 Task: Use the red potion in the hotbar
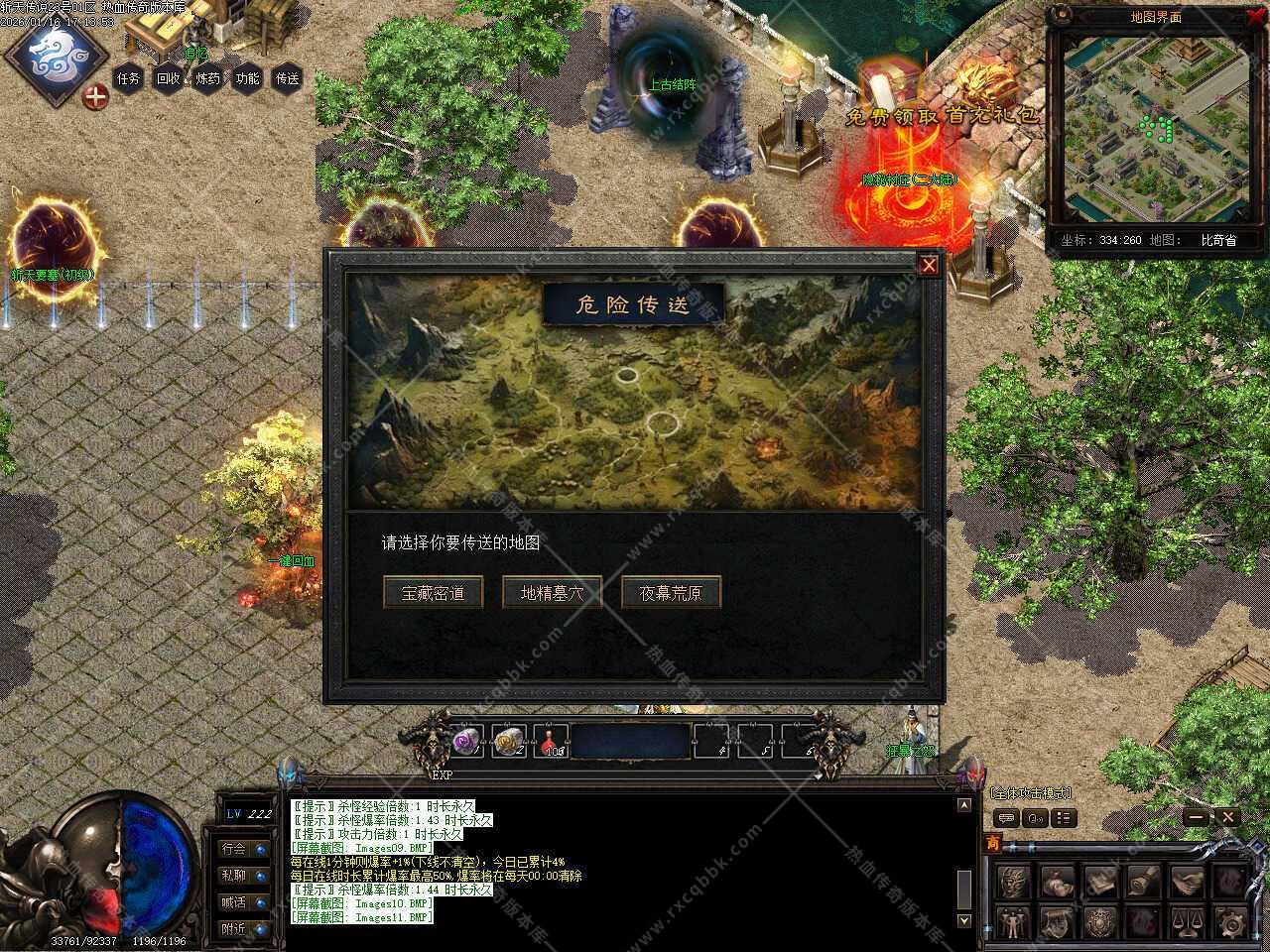coord(552,741)
